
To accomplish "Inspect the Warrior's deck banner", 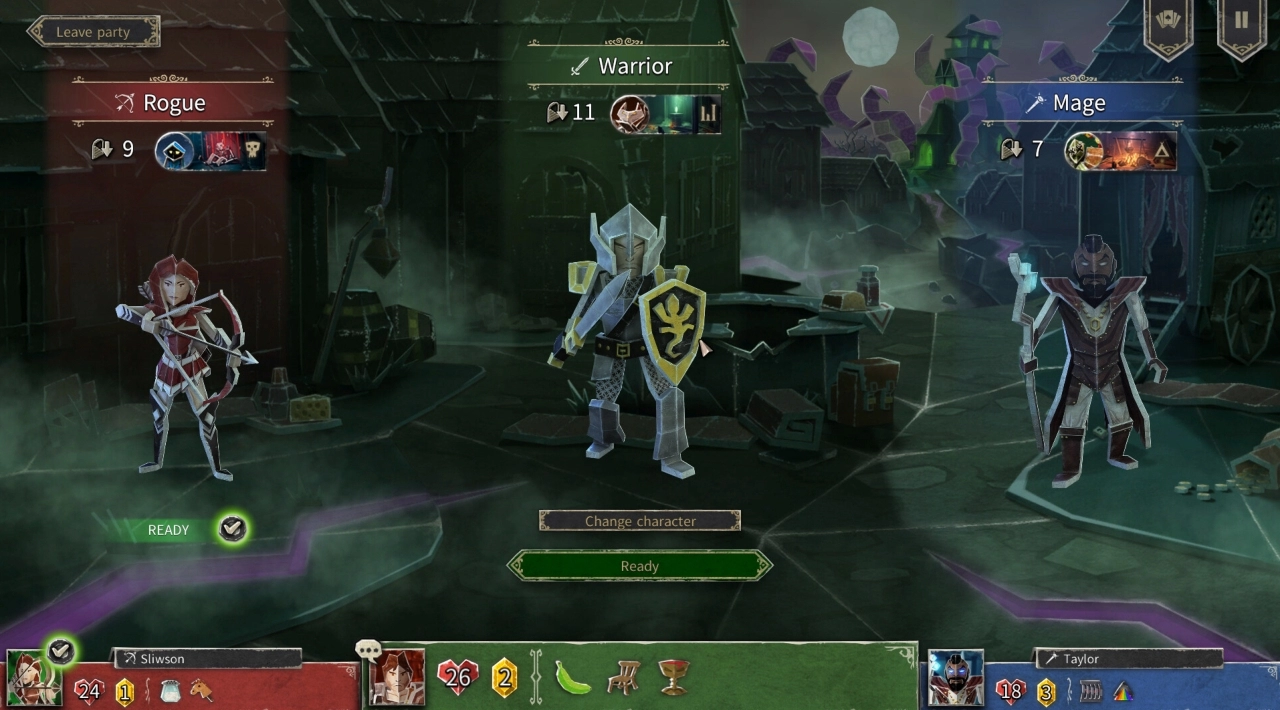I will [x=667, y=114].
